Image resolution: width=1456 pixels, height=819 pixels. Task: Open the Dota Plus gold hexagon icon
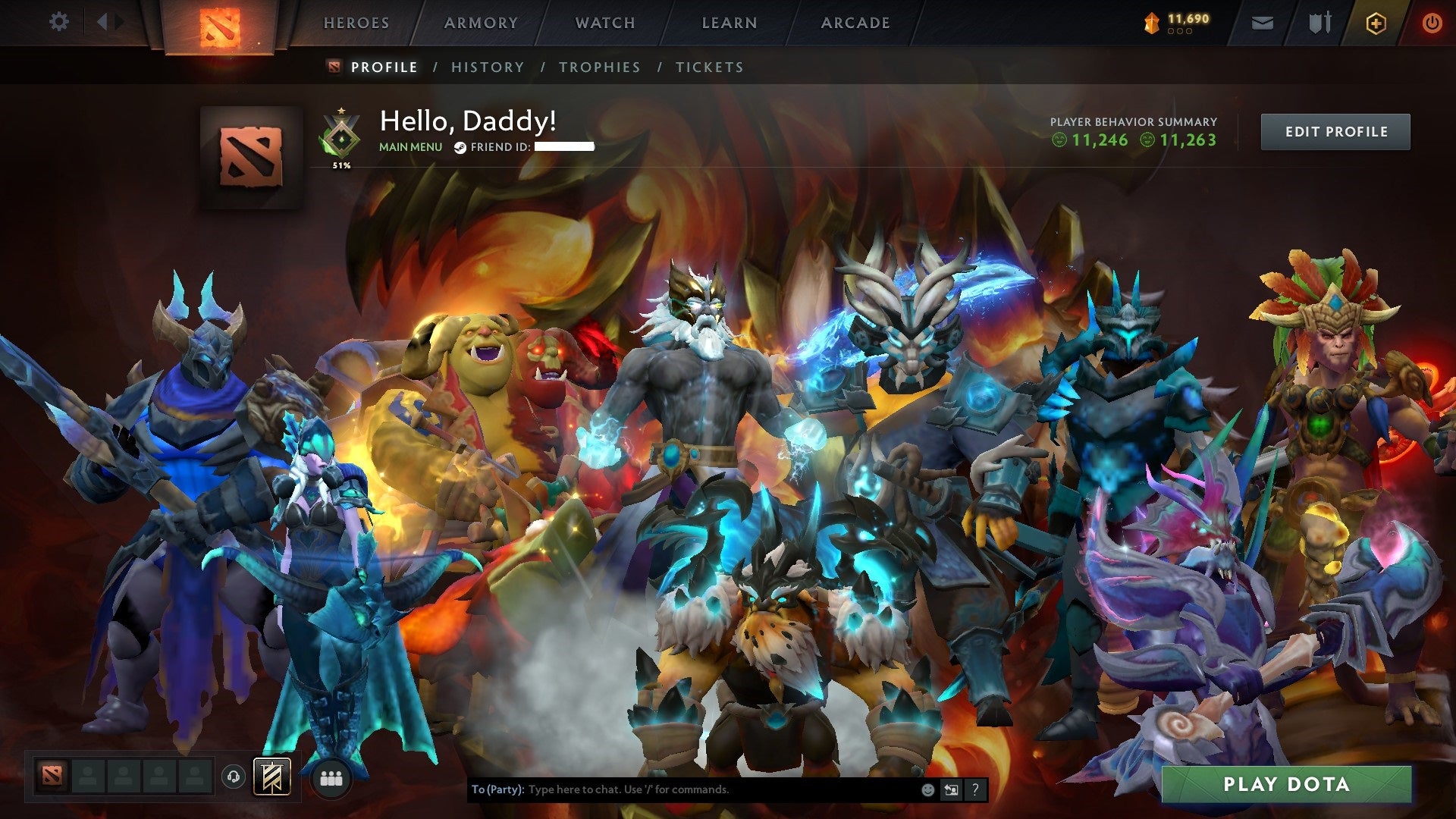pos(1376,24)
